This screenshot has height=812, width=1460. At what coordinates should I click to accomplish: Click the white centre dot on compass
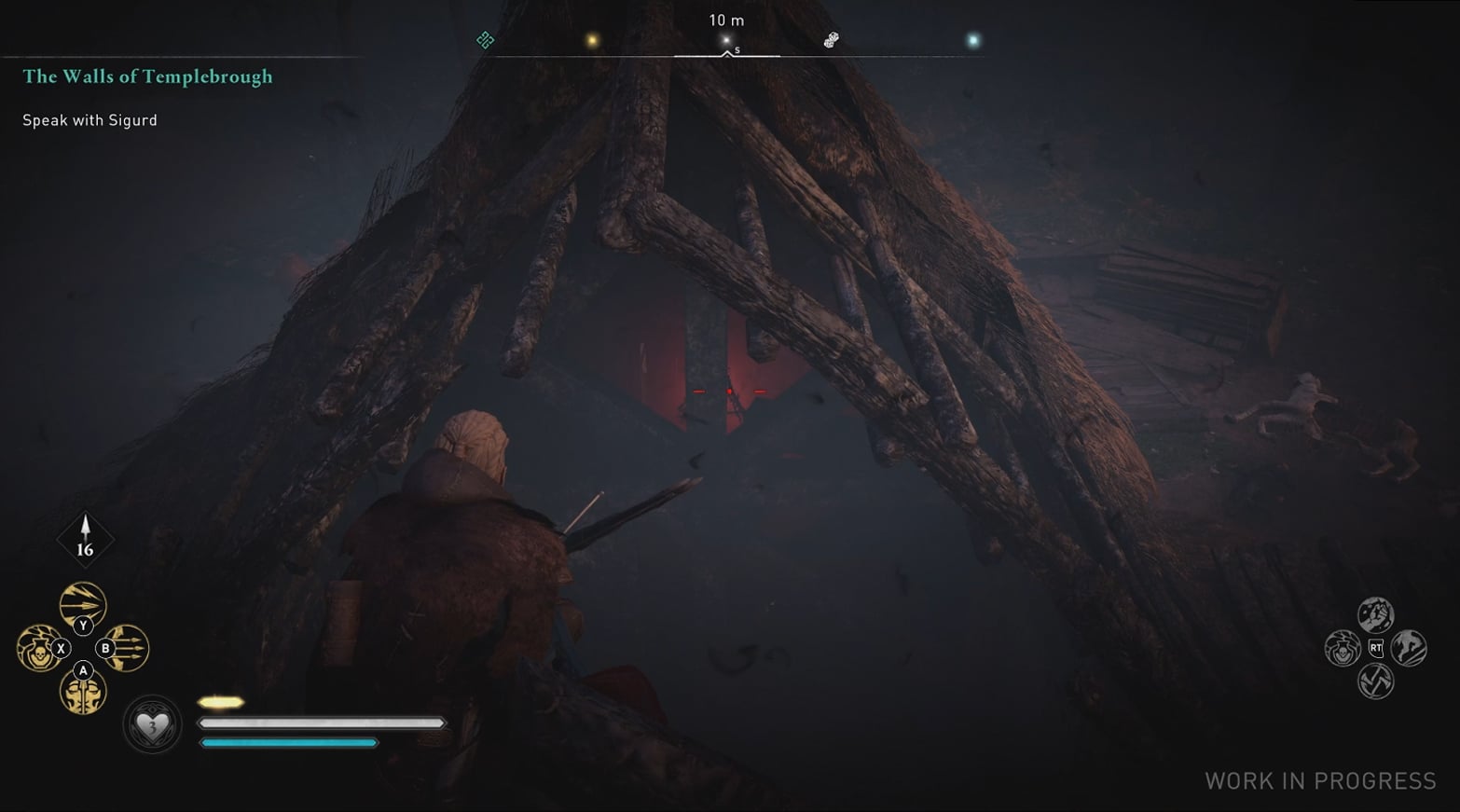point(726,40)
